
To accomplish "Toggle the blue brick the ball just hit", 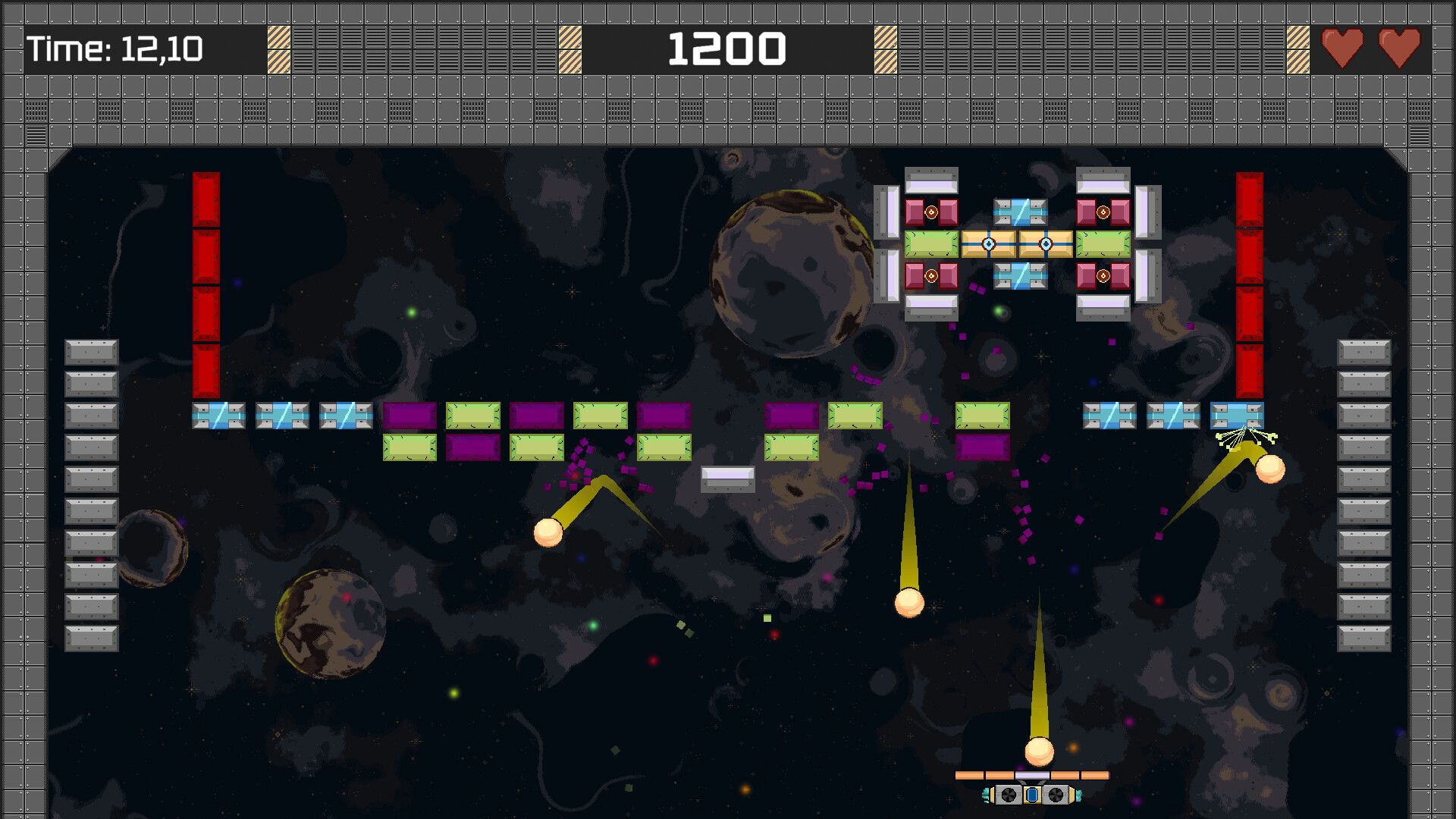I will pyautogui.click(x=1237, y=416).
